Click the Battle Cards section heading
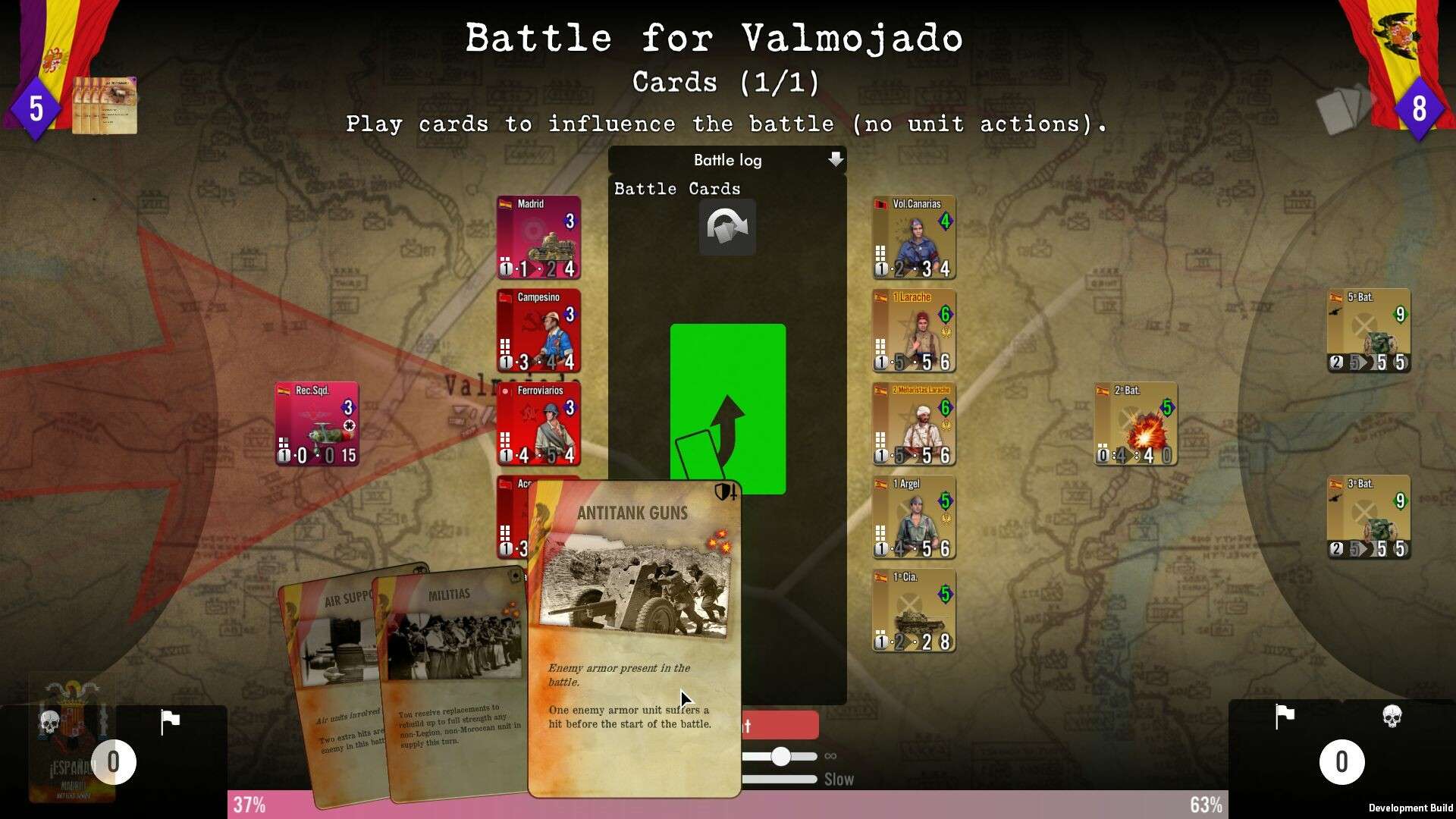1456x819 pixels. [676, 188]
